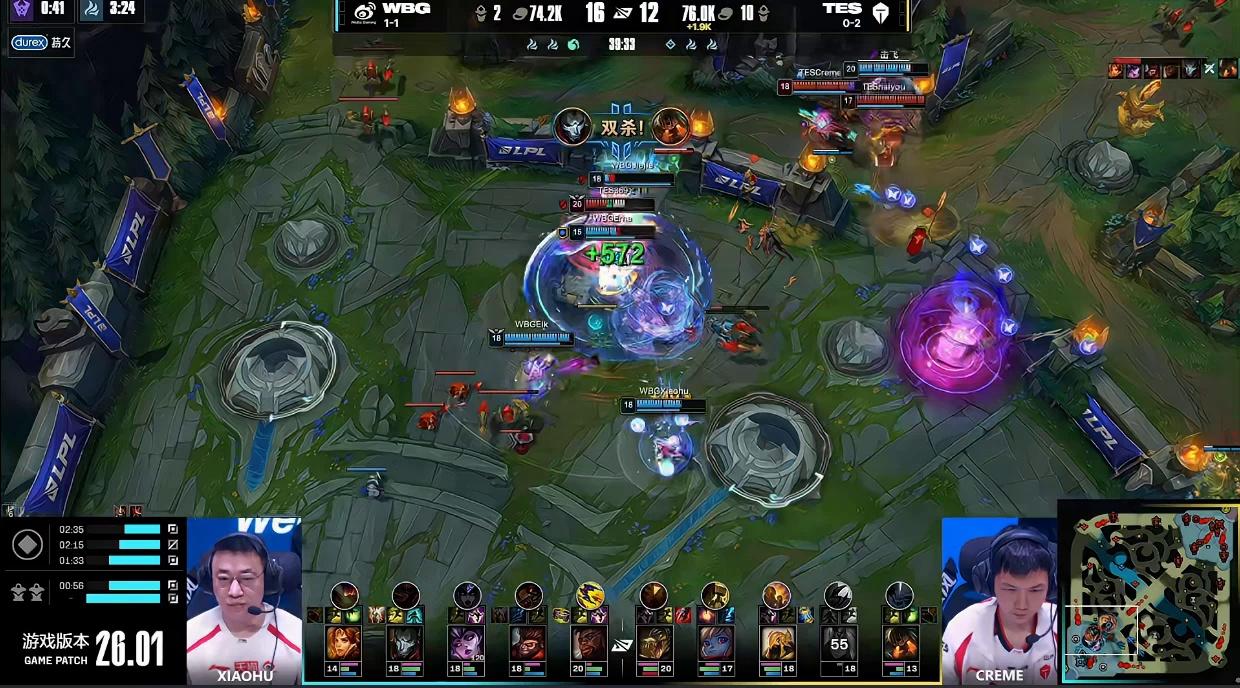Select the level 20 bearded champion portrait

[x=589, y=643]
